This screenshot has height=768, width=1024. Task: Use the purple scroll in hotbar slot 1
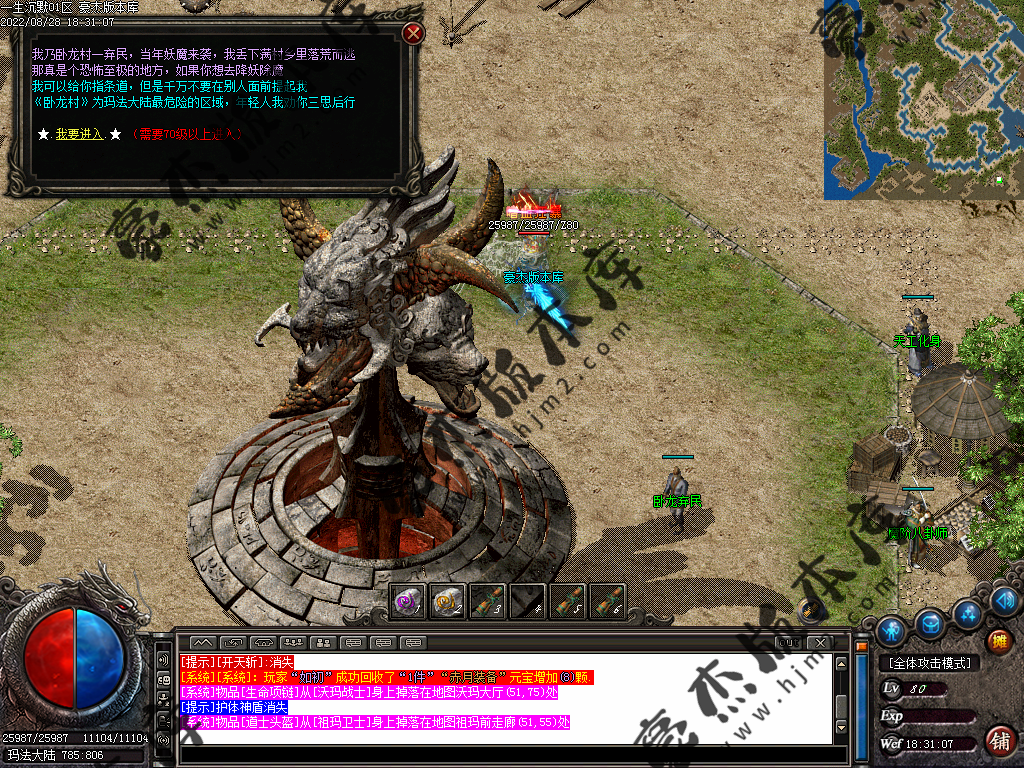pos(408,601)
